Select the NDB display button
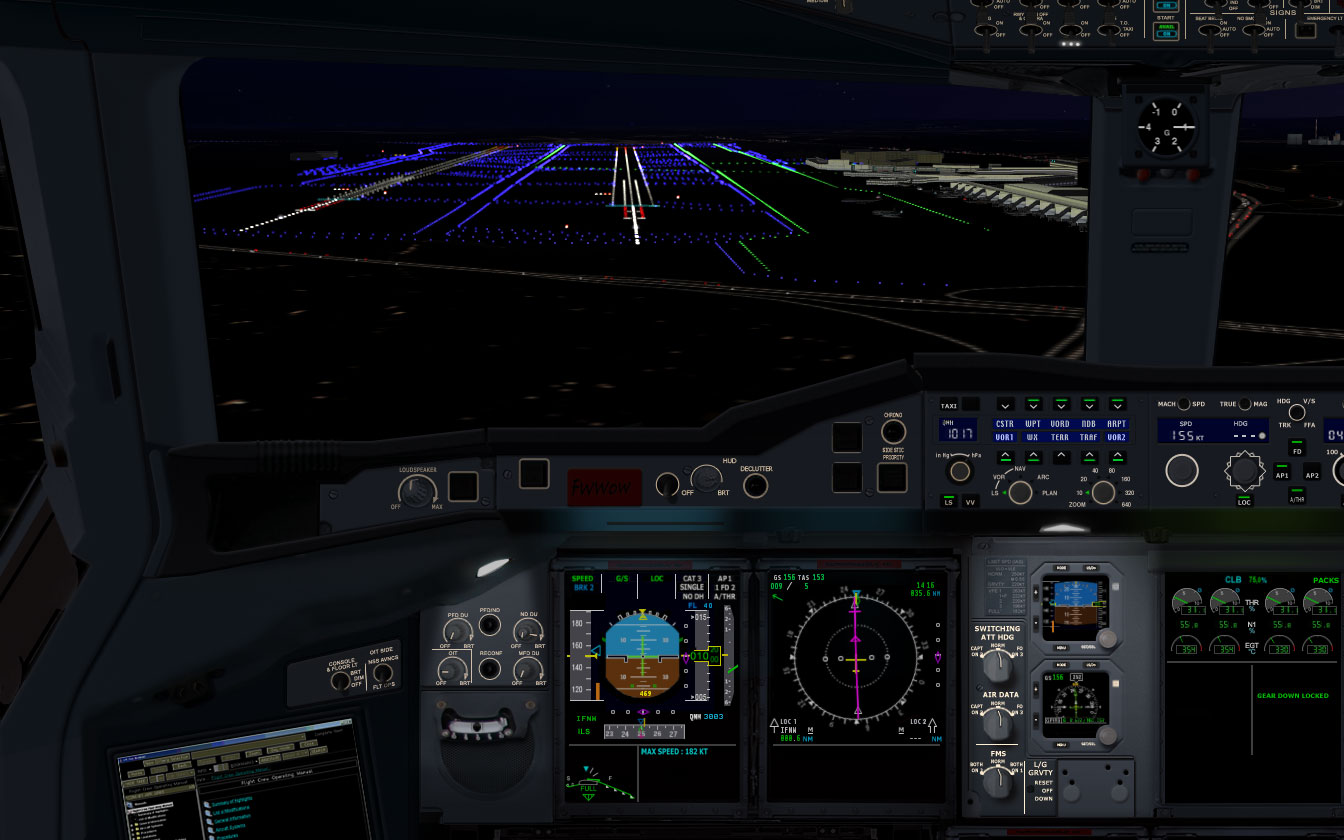 (x=1089, y=424)
